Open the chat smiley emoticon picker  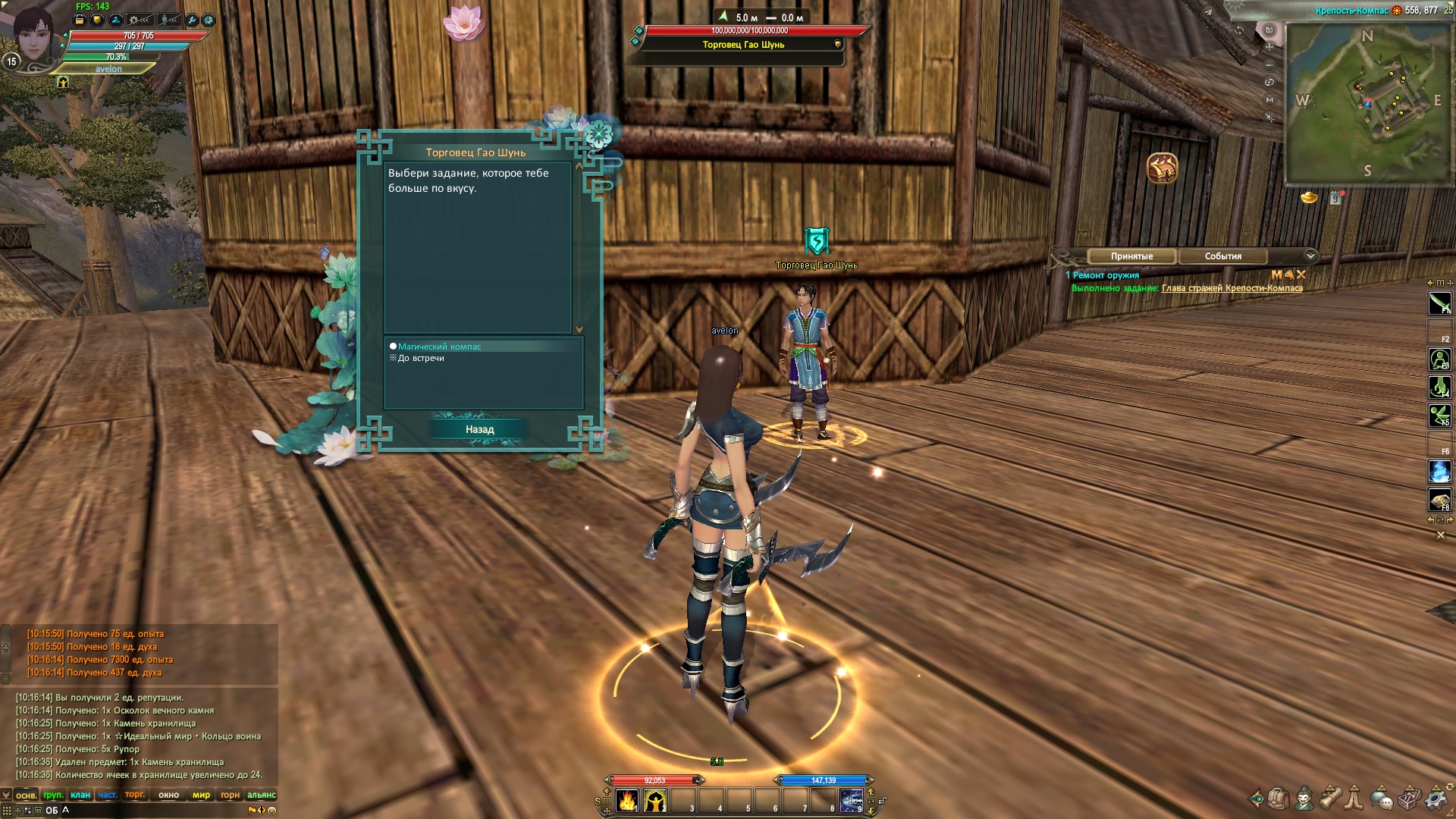pyautogui.click(x=272, y=810)
